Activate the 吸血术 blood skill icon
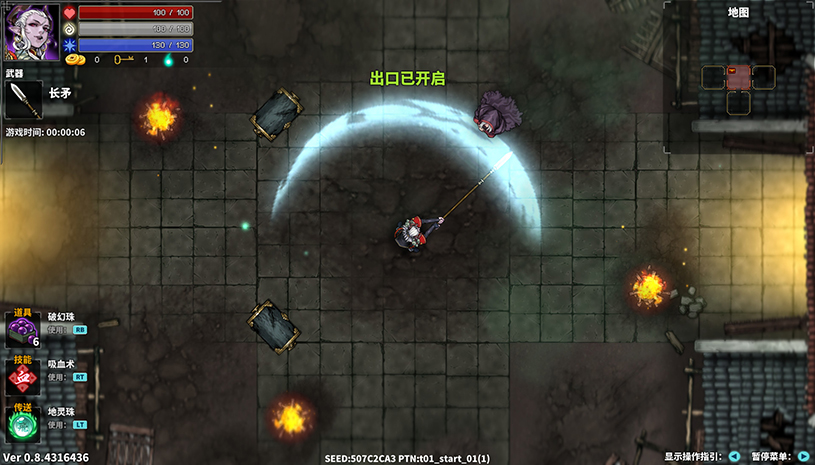This screenshot has height=465, width=815. coord(23,376)
